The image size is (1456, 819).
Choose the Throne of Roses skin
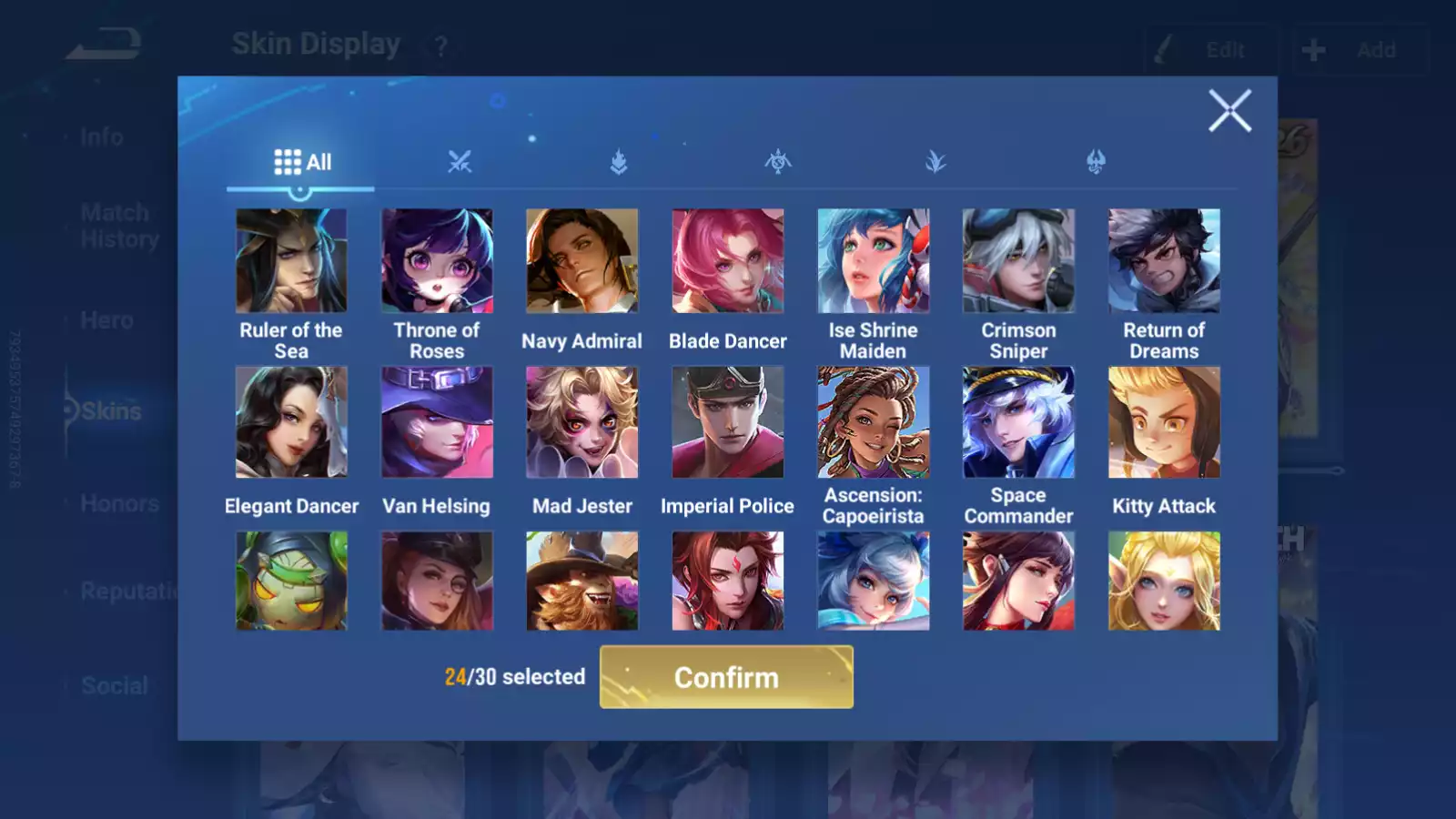437,261
